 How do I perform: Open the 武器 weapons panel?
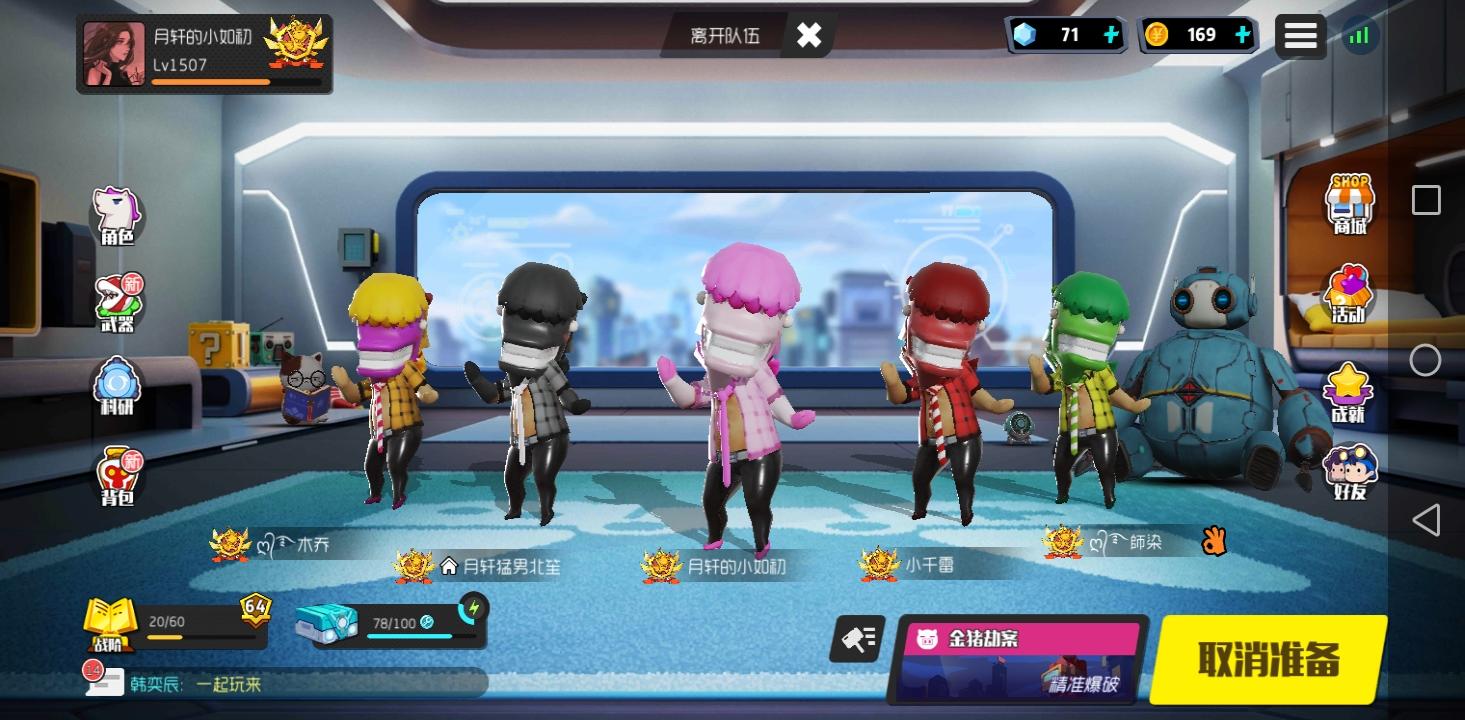click(x=117, y=295)
